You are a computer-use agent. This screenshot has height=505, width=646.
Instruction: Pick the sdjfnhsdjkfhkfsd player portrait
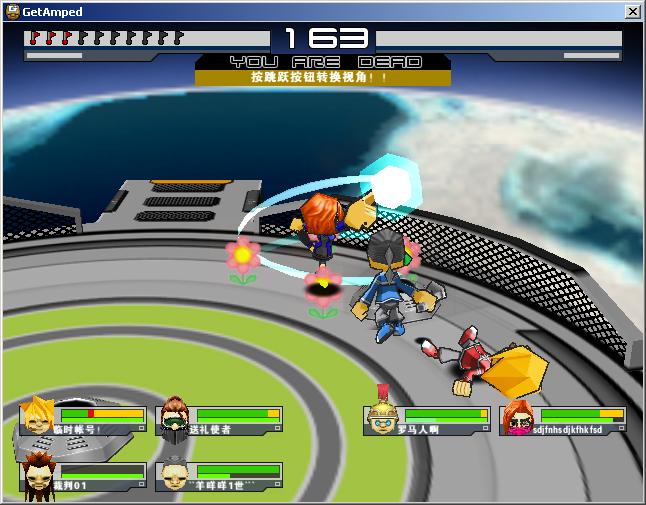click(x=519, y=418)
